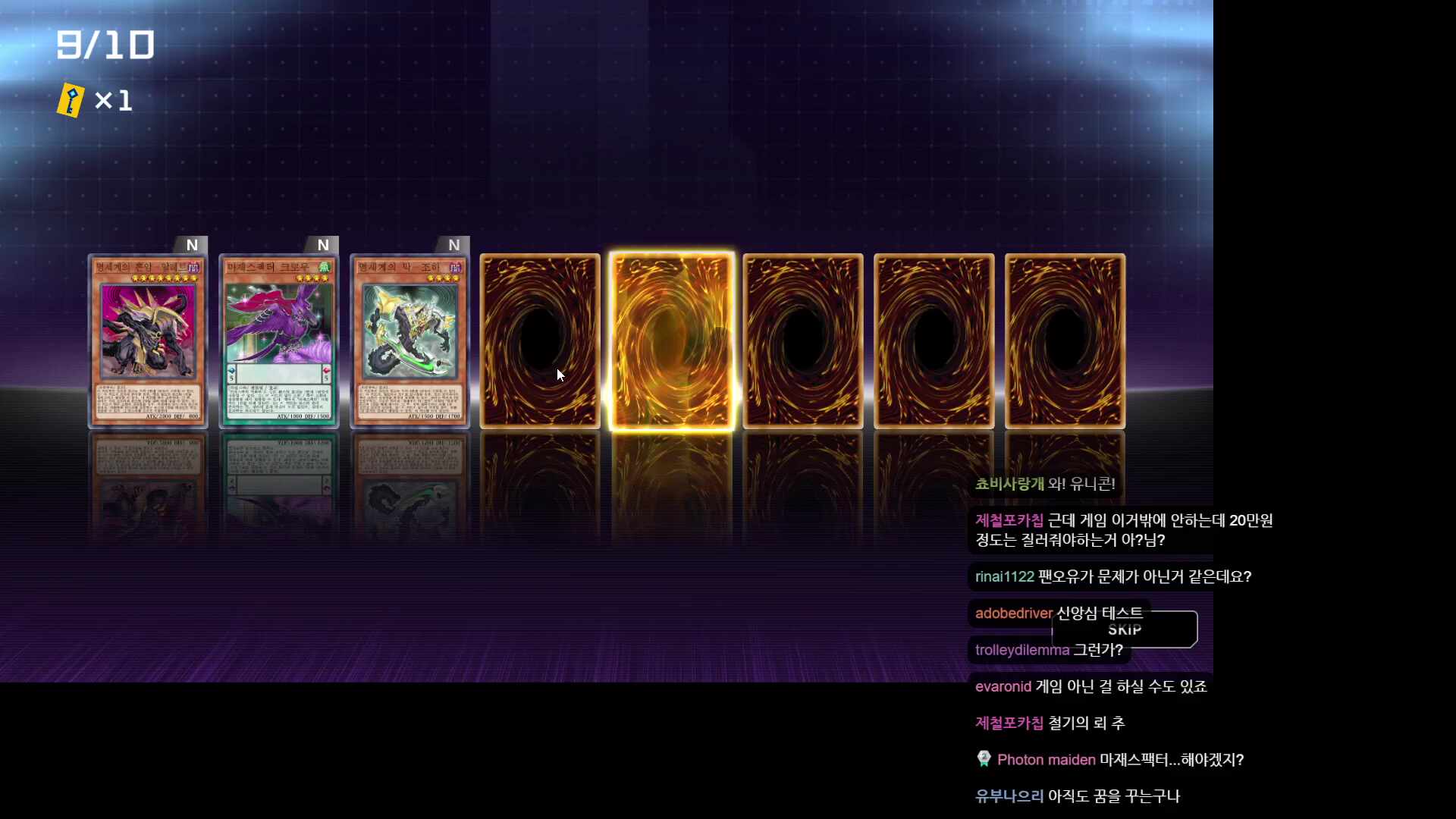Click the Photon maiden username link
Viewport: 1456px width, 819px height.
pos(1045,759)
